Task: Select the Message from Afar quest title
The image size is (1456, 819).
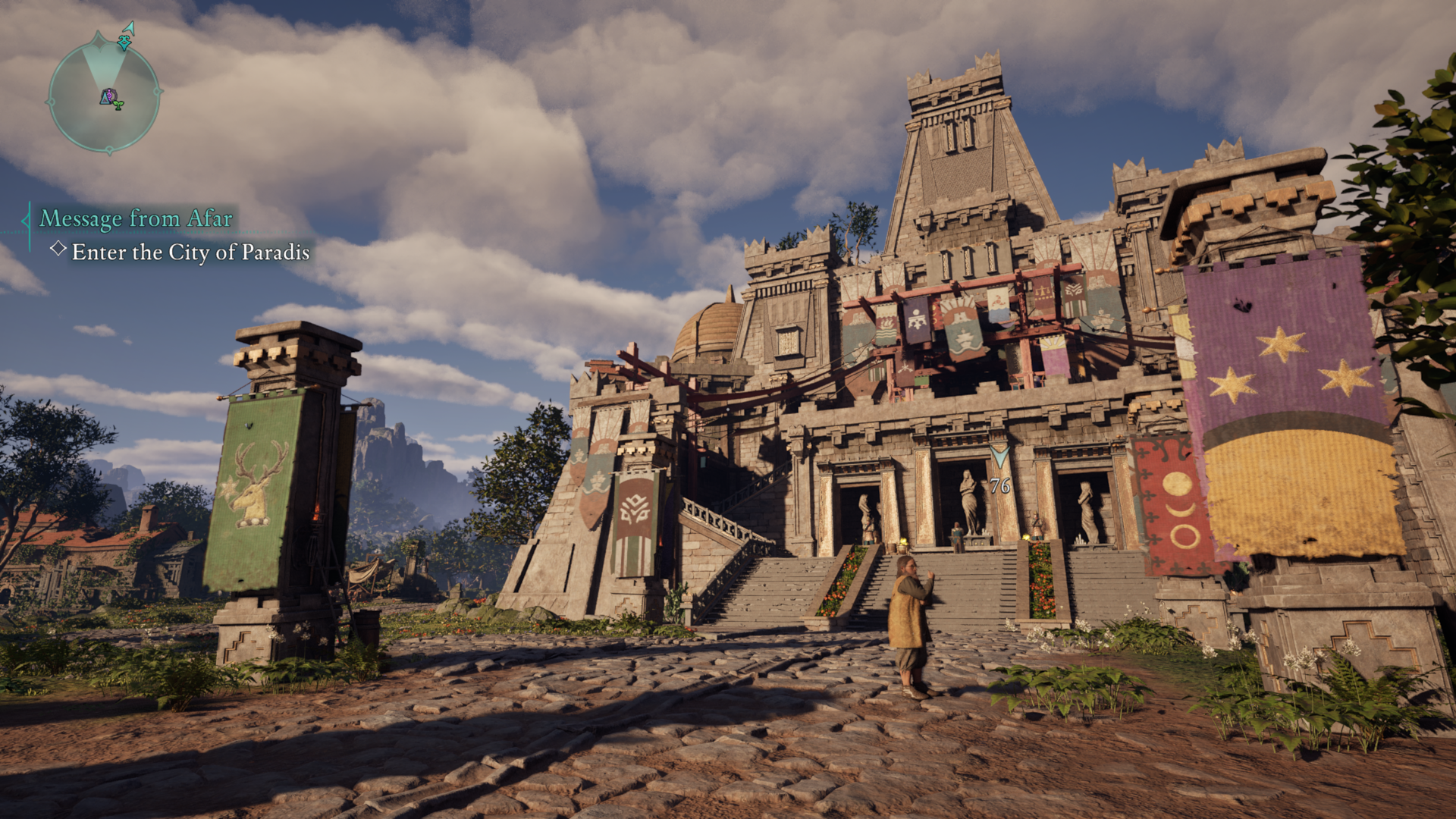Action: 136,218
